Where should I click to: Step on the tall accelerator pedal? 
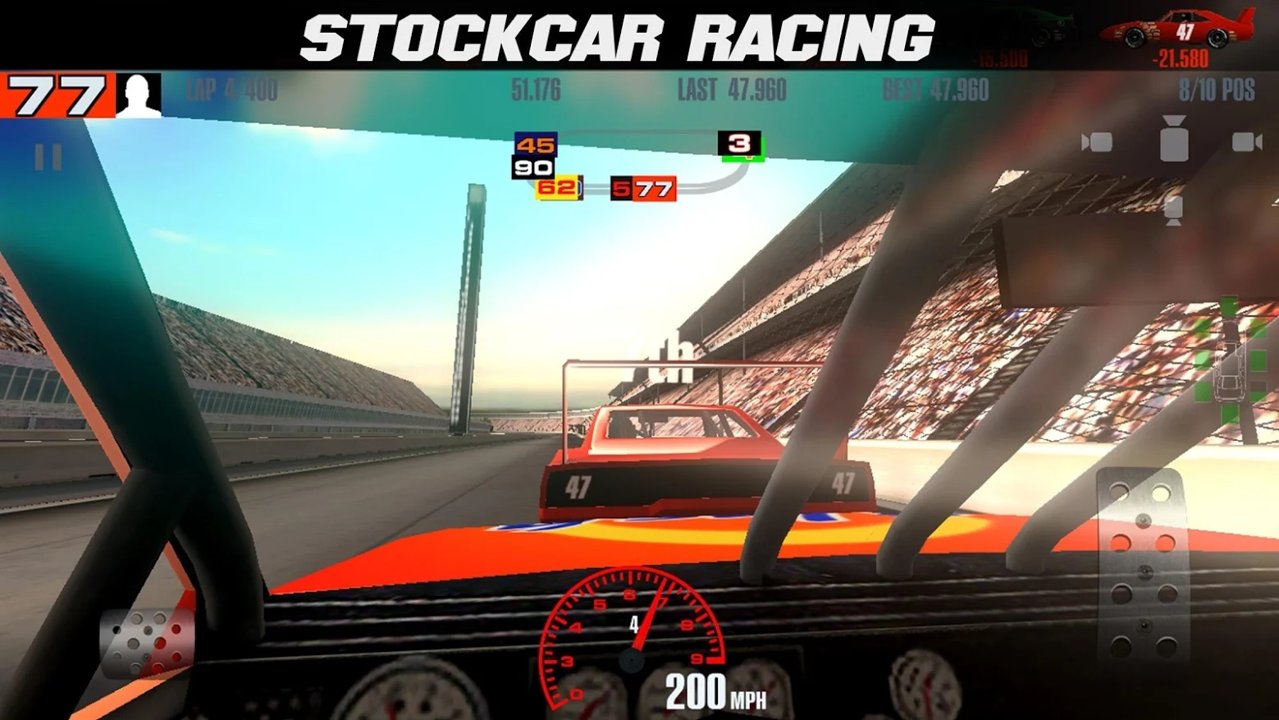tap(1143, 565)
